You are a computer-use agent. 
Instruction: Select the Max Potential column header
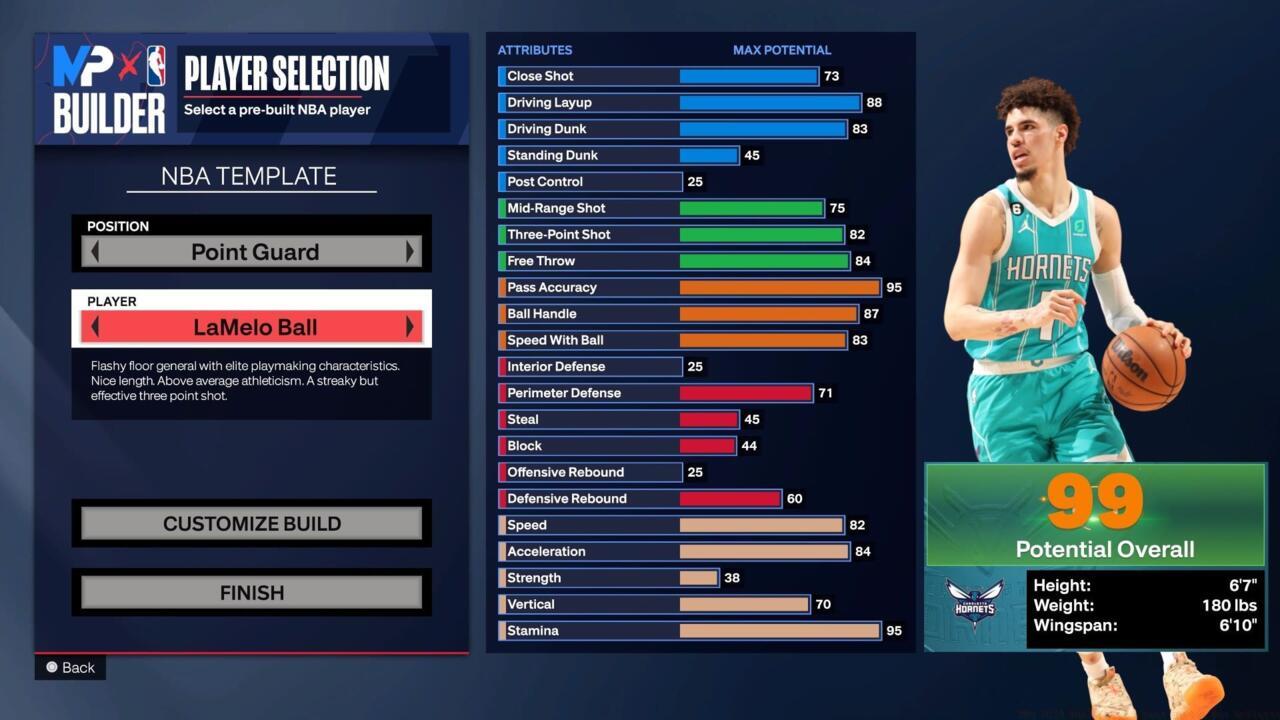point(781,50)
